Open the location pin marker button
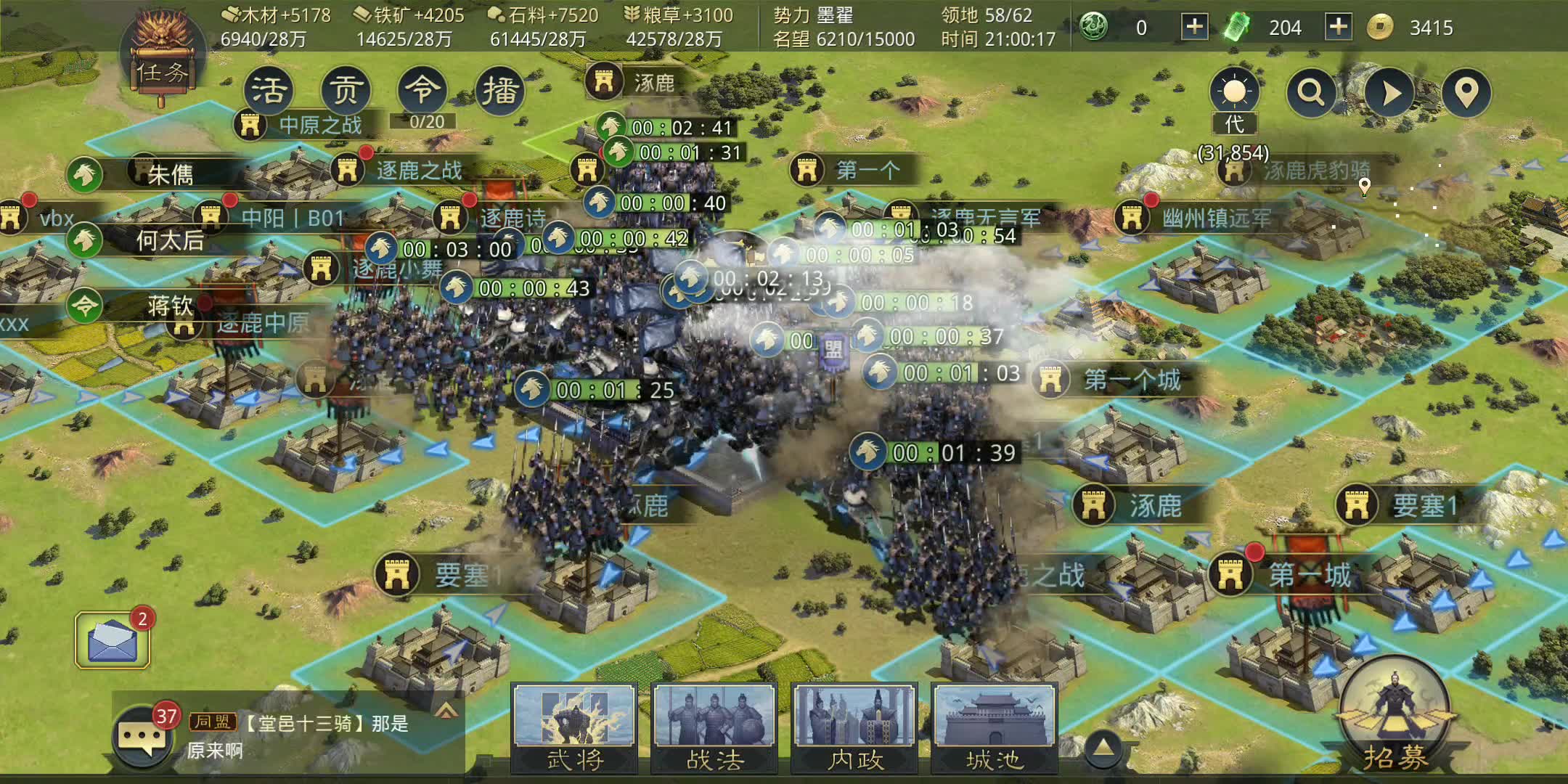This screenshot has height=784, width=1568. pyautogui.click(x=1466, y=93)
